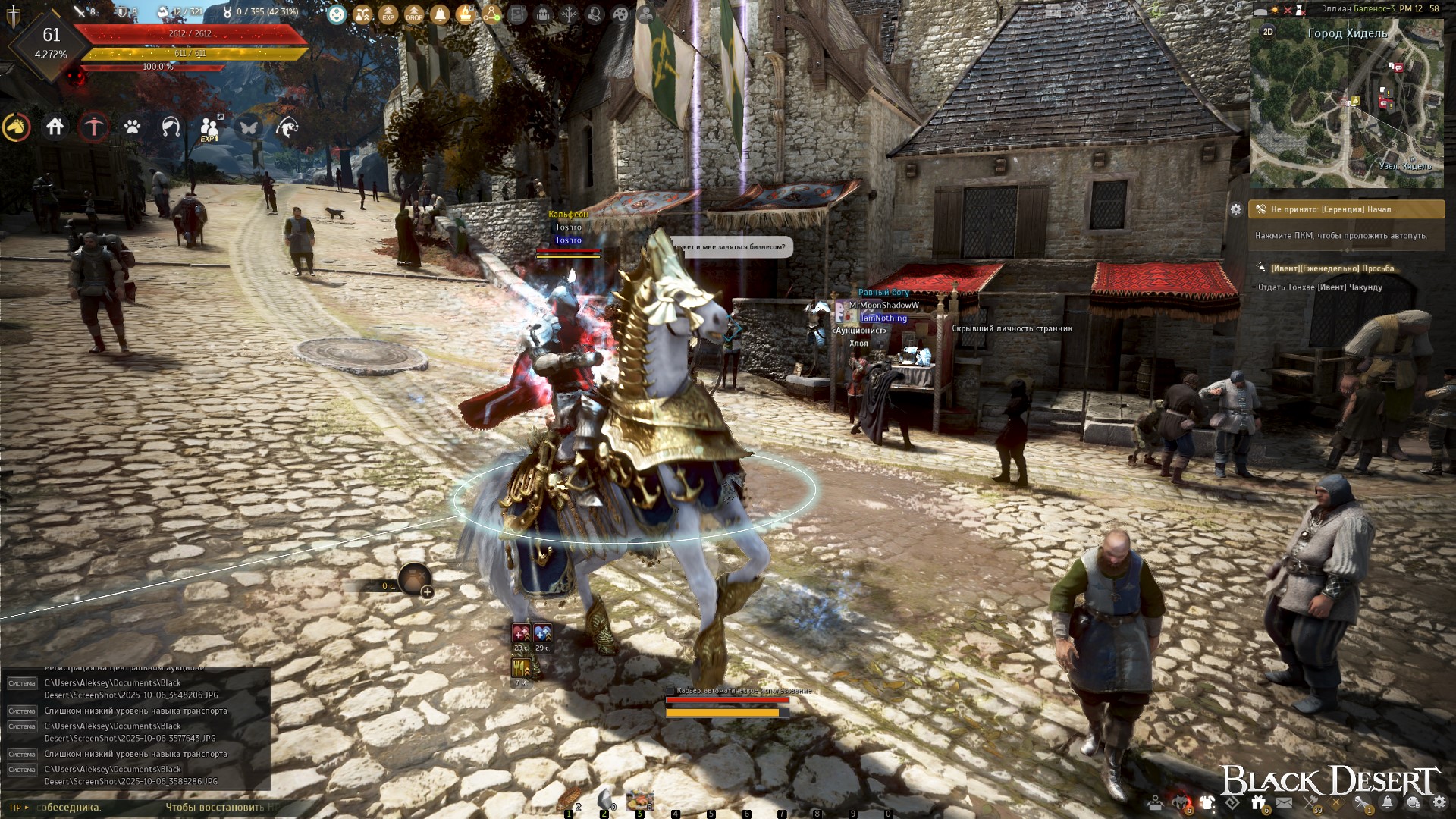This screenshot has height=819, width=1456.
Task: Open the horse mount icon
Action: 17,127
